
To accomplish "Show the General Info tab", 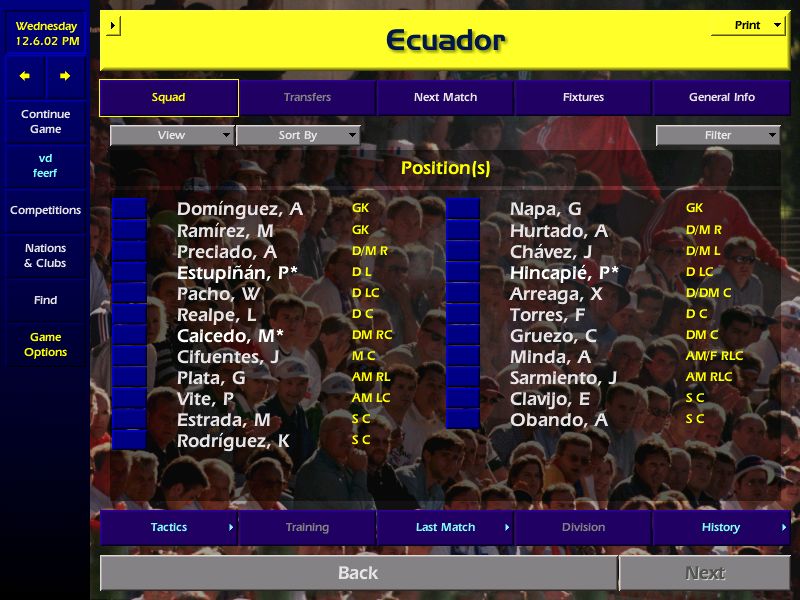I will pos(721,98).
